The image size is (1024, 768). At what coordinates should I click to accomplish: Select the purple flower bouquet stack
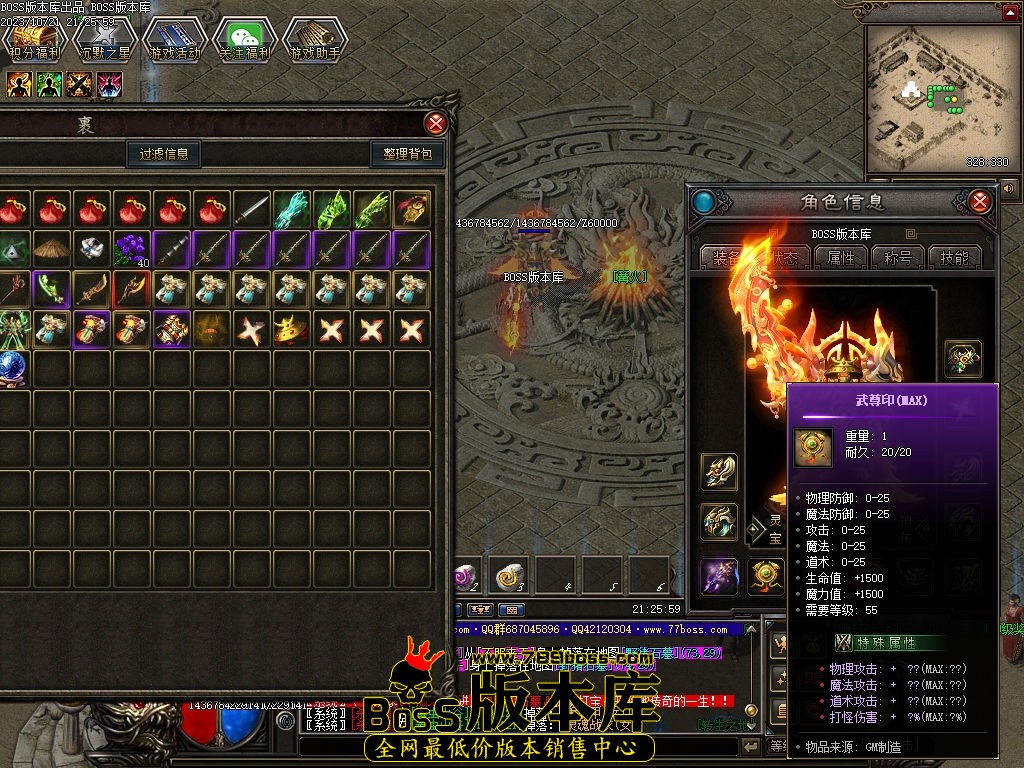[130, 249]
